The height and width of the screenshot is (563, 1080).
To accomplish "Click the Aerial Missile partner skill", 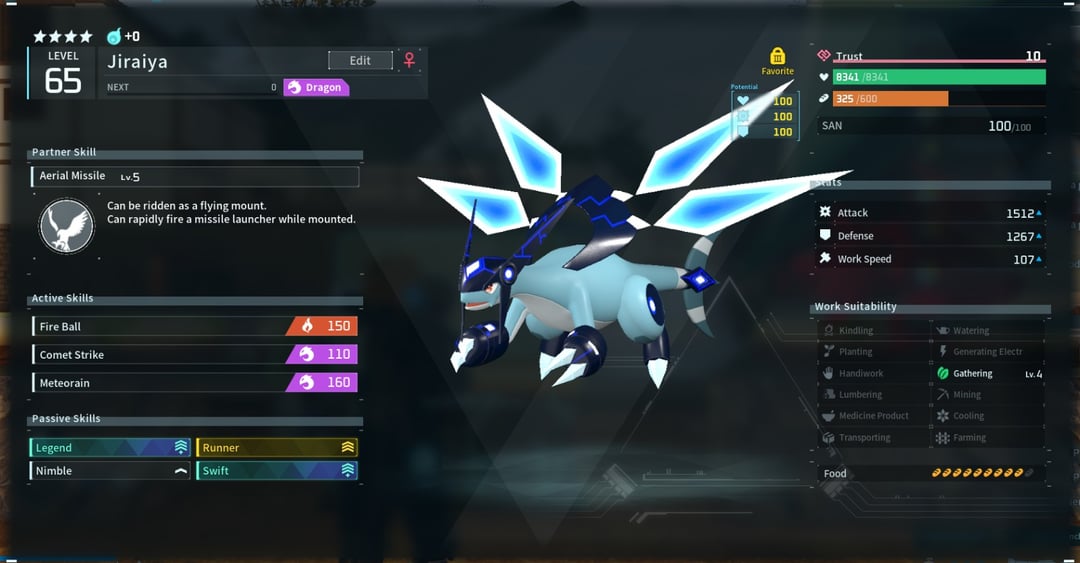I will click(x=194, y=176).
